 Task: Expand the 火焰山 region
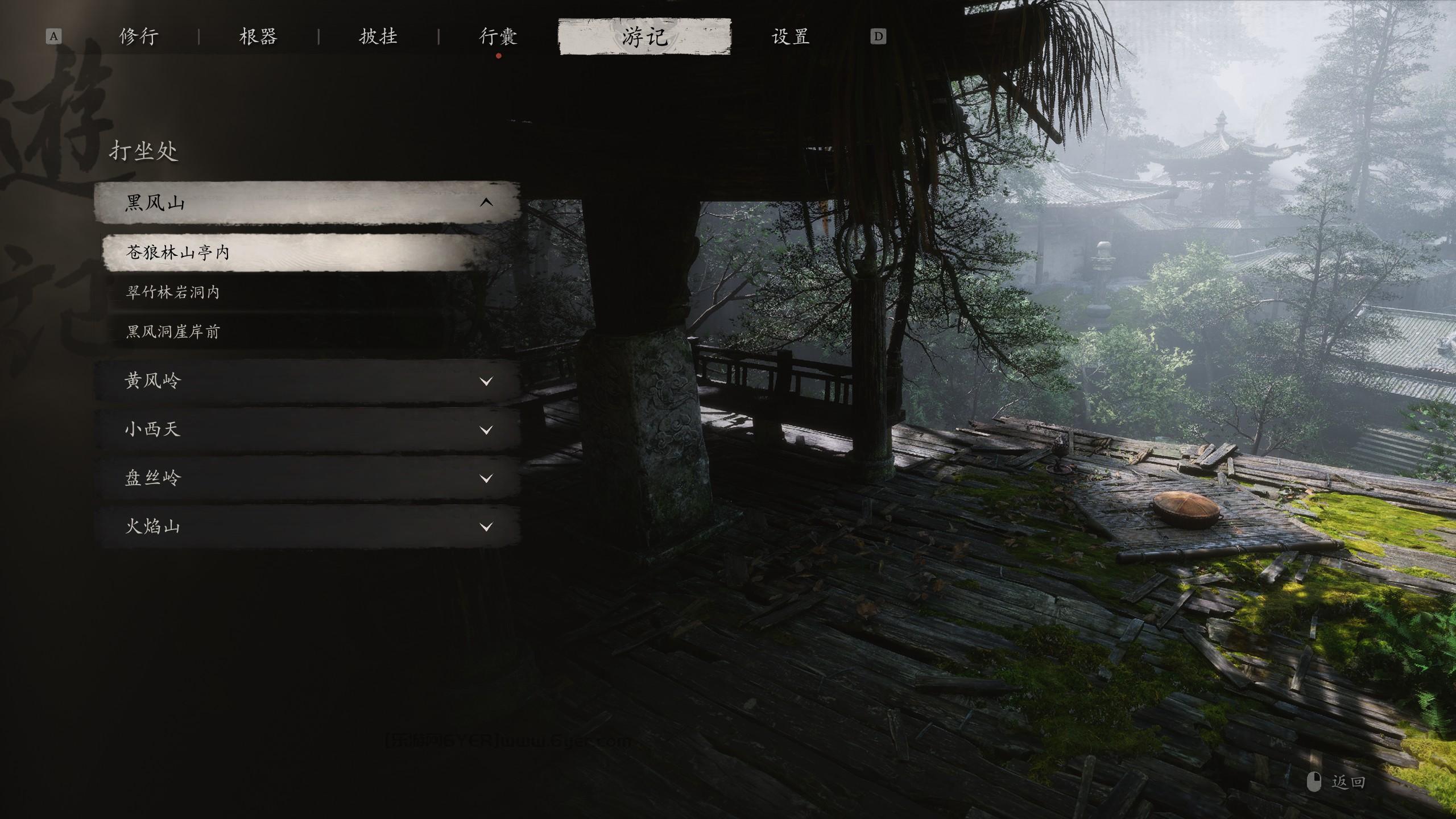click(x=307, y=527)
